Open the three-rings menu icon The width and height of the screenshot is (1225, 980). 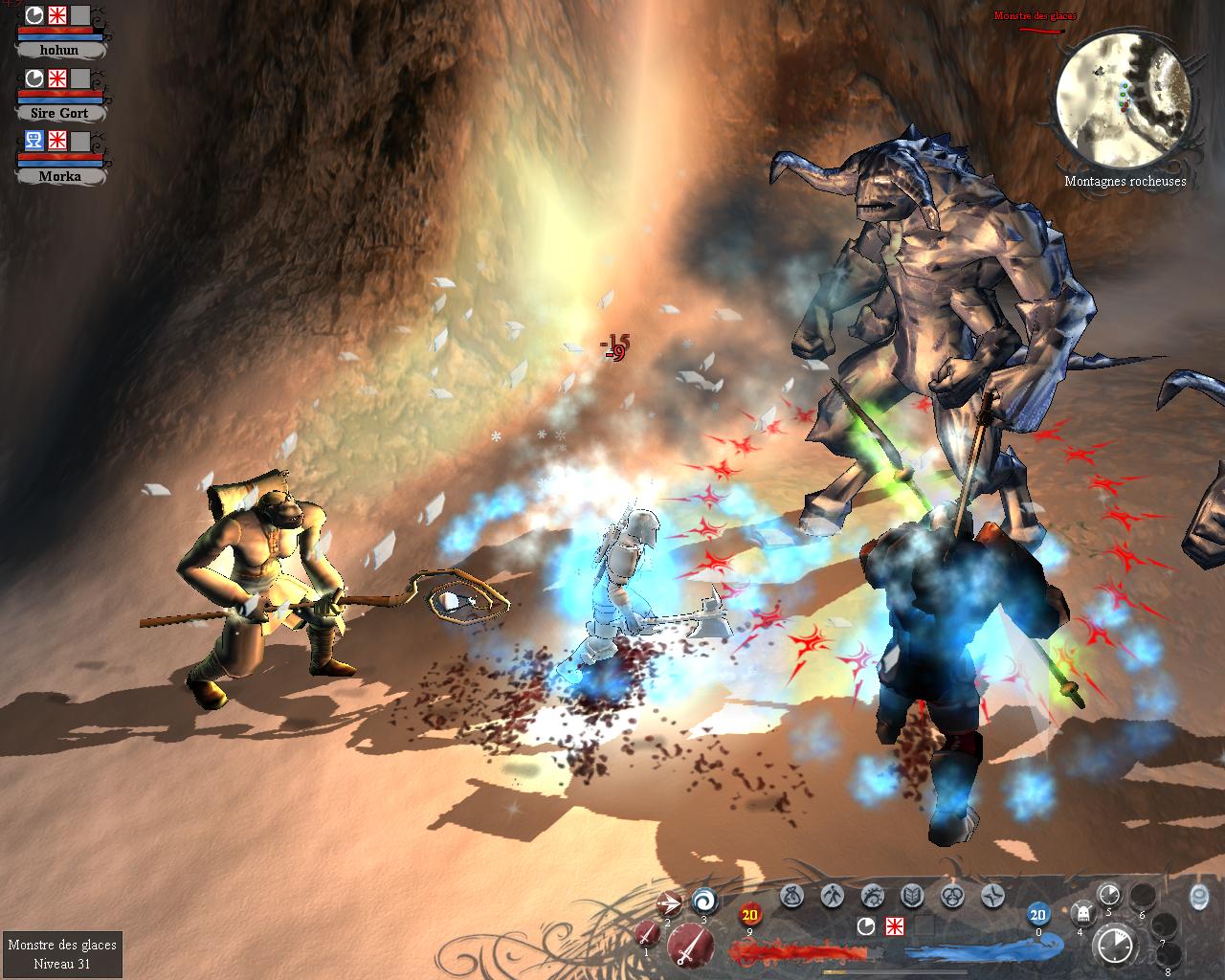[x=952, y=896]
